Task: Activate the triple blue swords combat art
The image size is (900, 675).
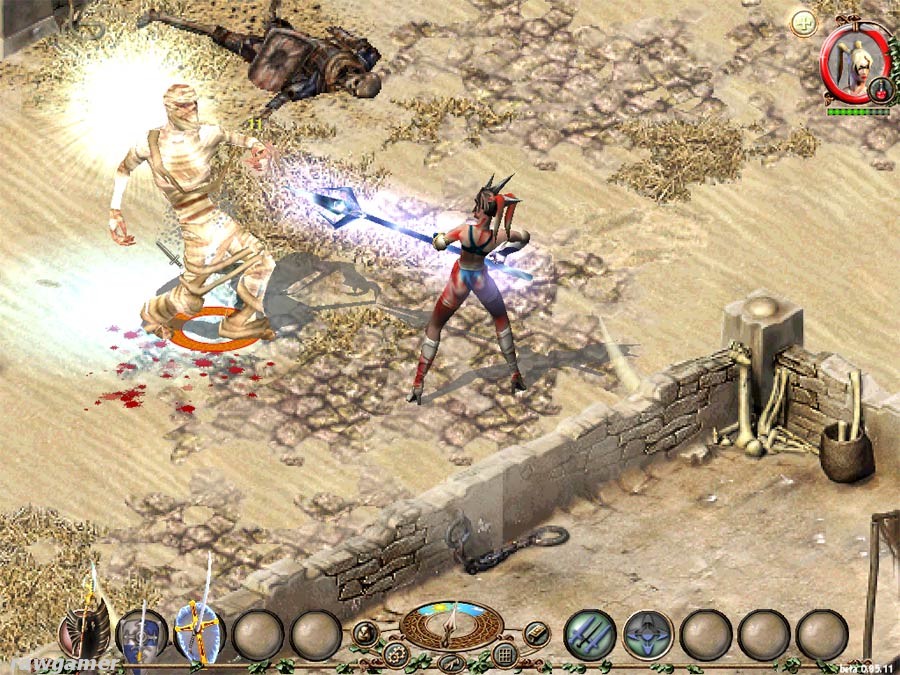Action: point(589,634)
